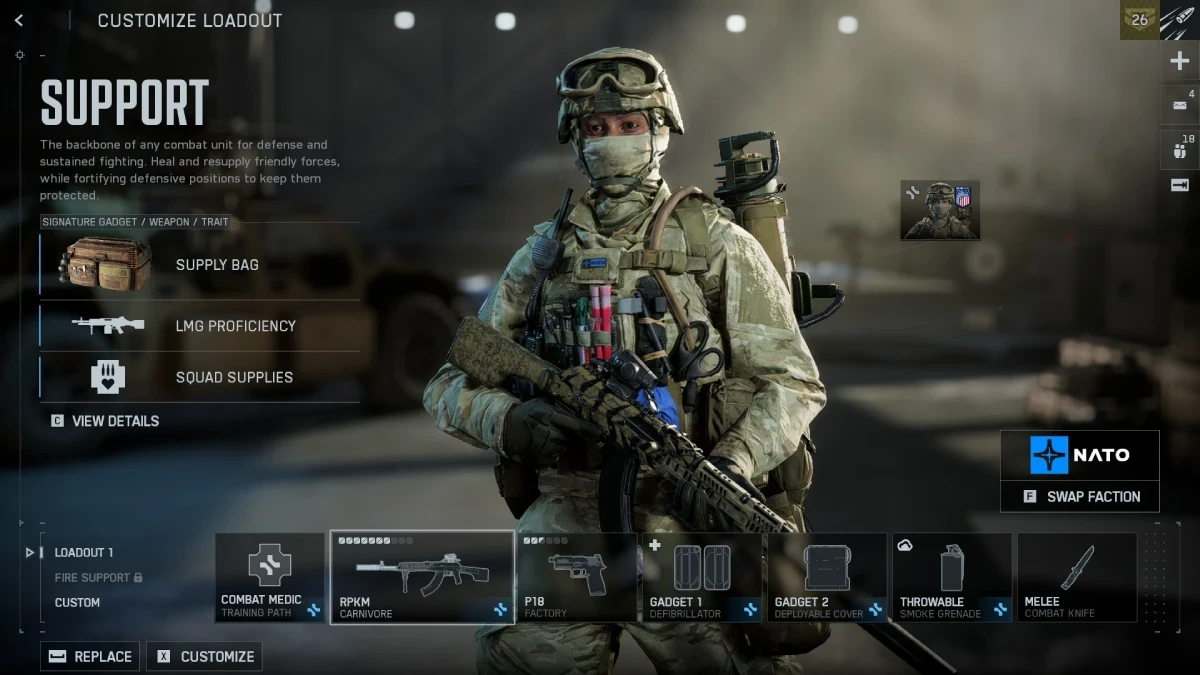Swap faction from NATO

[1080, 497]
